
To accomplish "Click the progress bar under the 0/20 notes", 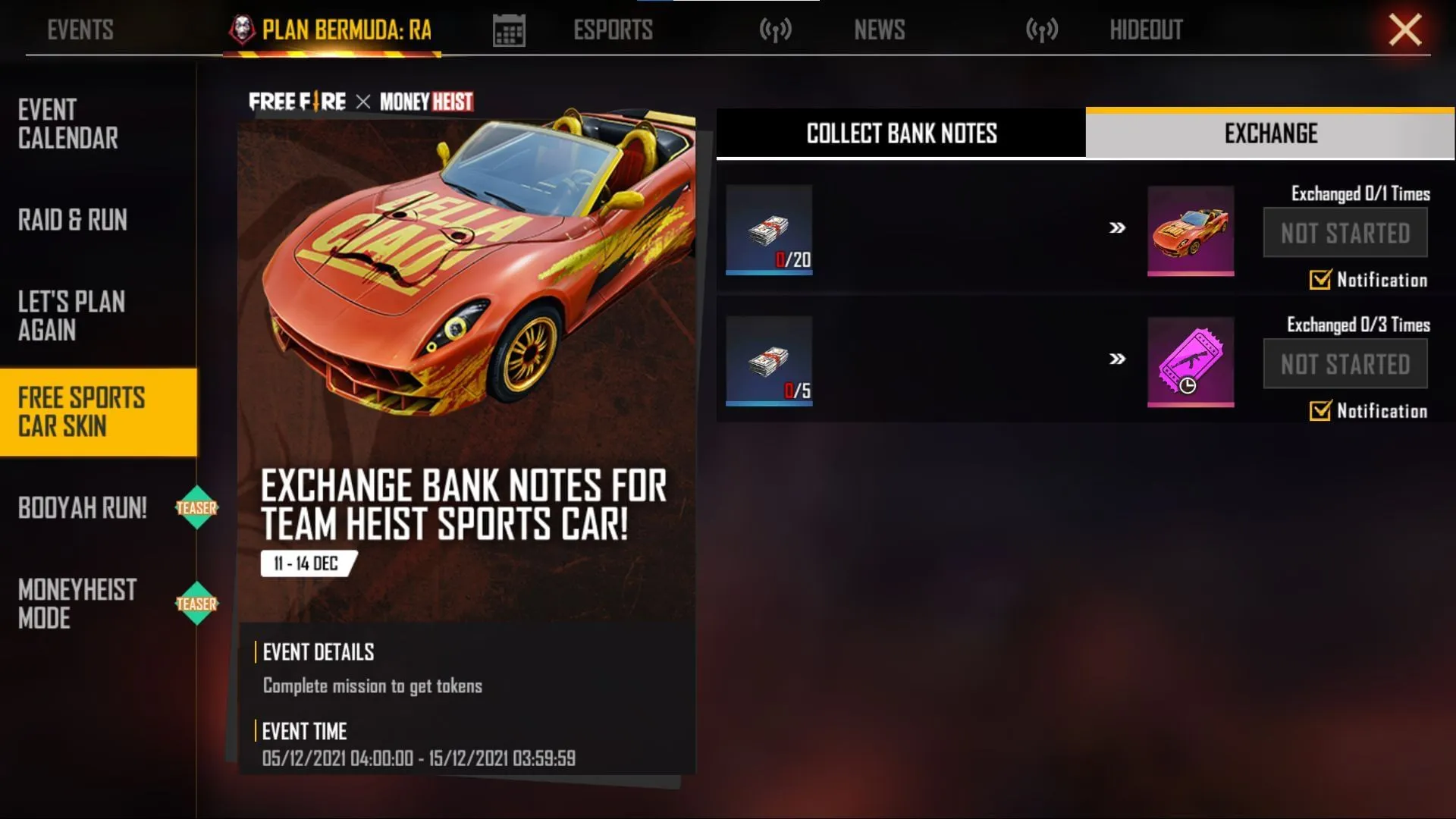I will tap(769, 270).
